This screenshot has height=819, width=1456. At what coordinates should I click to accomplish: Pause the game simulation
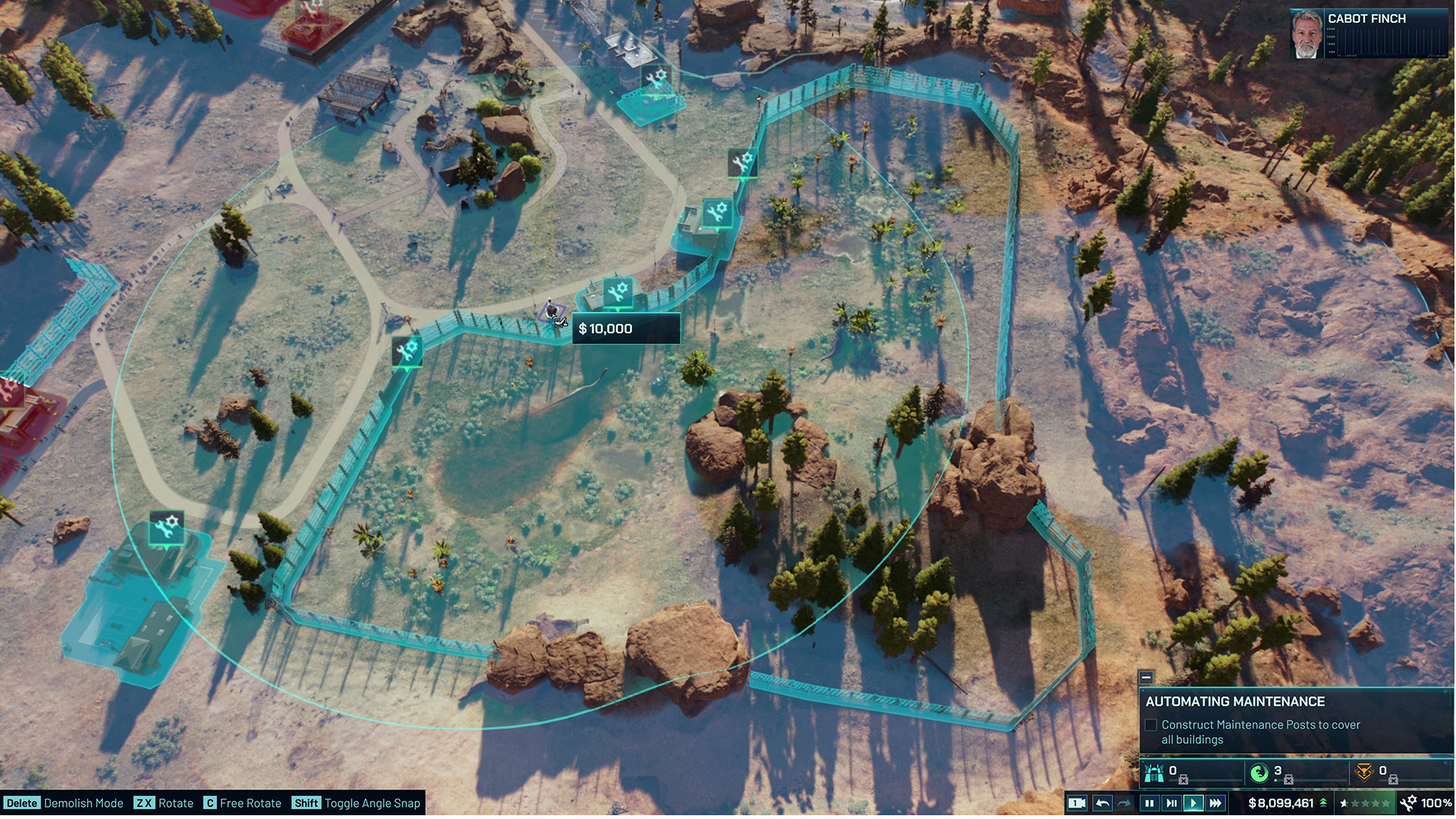(1149, 803)
